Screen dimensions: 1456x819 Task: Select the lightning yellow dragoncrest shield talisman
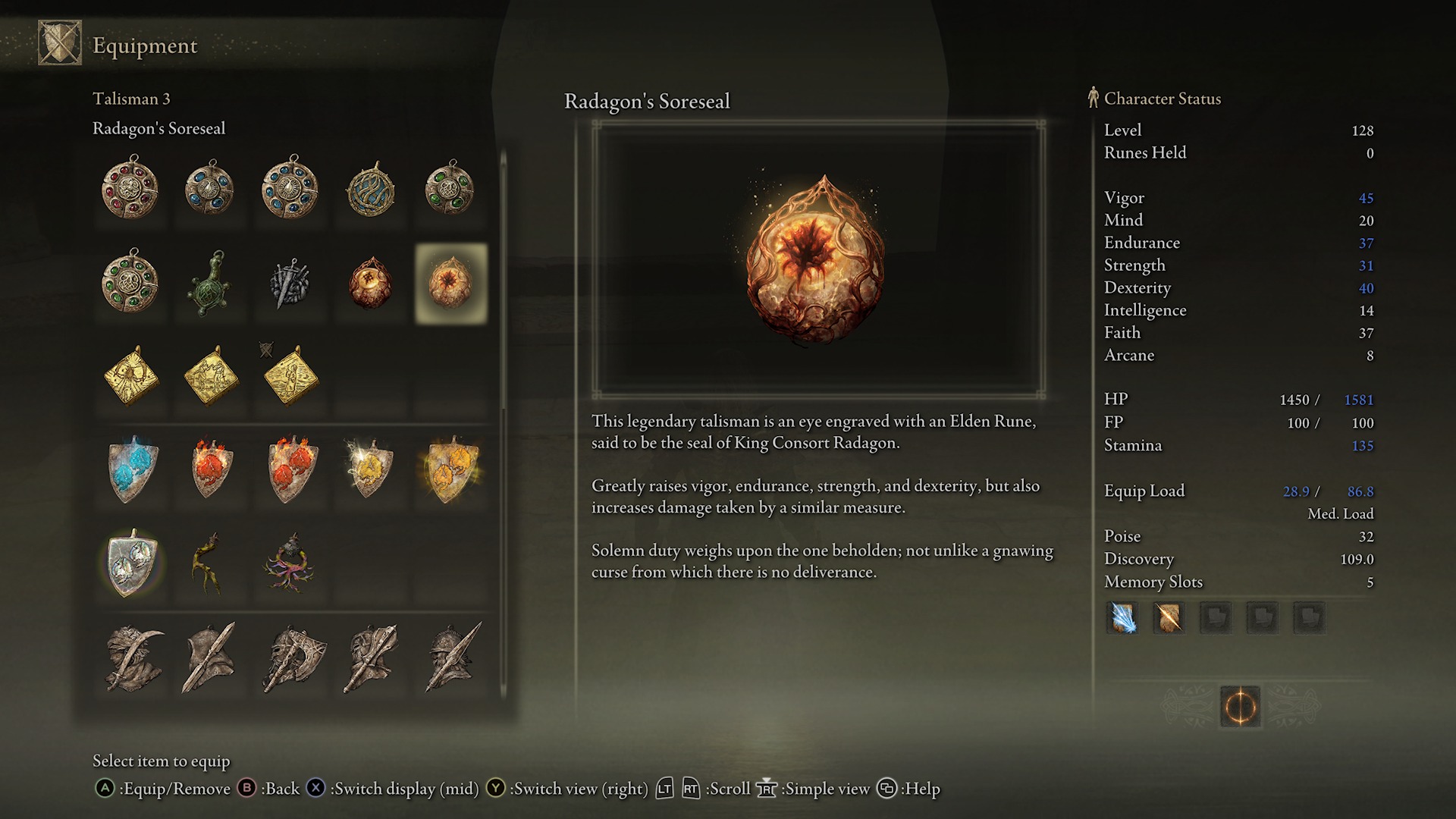pyautogui.click(x=370, y=469)
